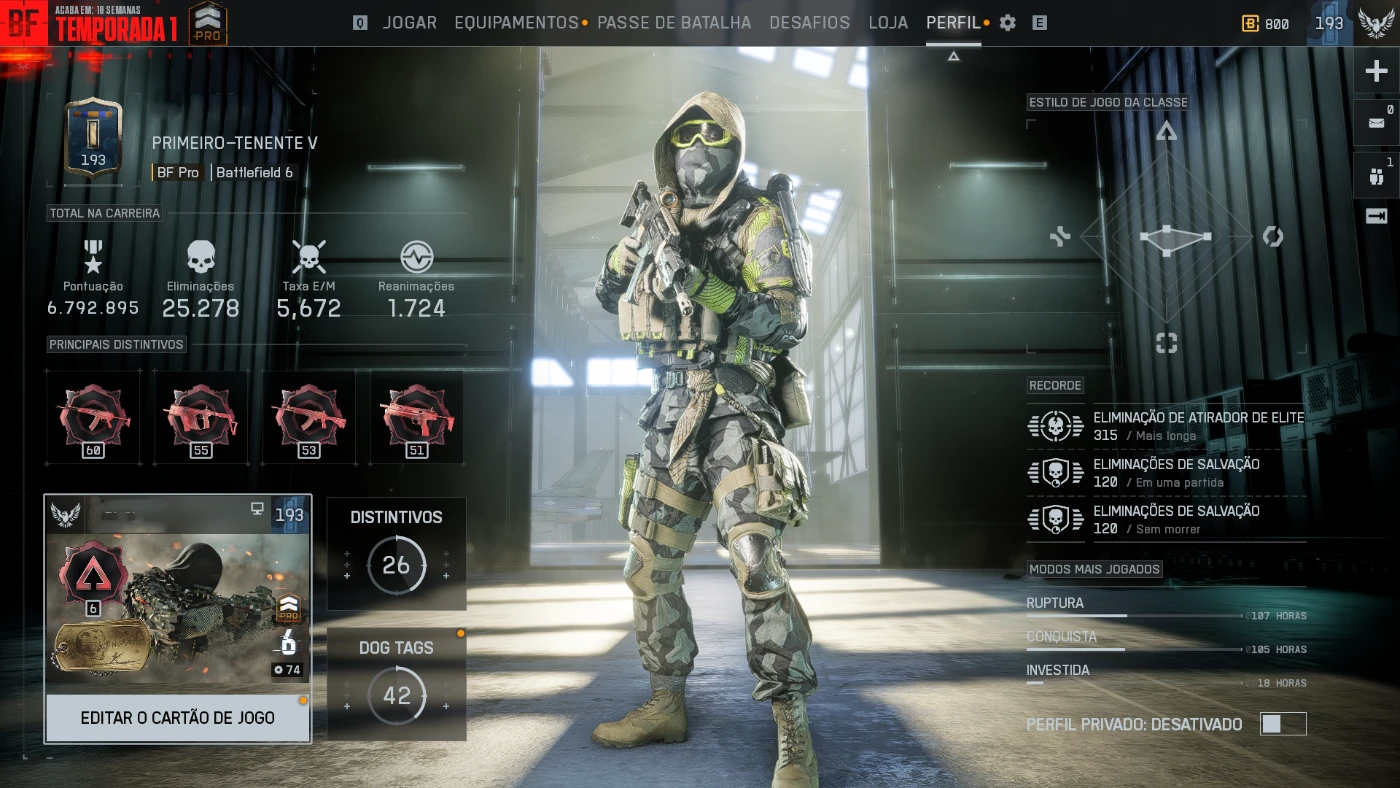The width and height of the screenshot is (1400, 788).
Task: Check the 800 currency balance
Action: coord(1266,24)
